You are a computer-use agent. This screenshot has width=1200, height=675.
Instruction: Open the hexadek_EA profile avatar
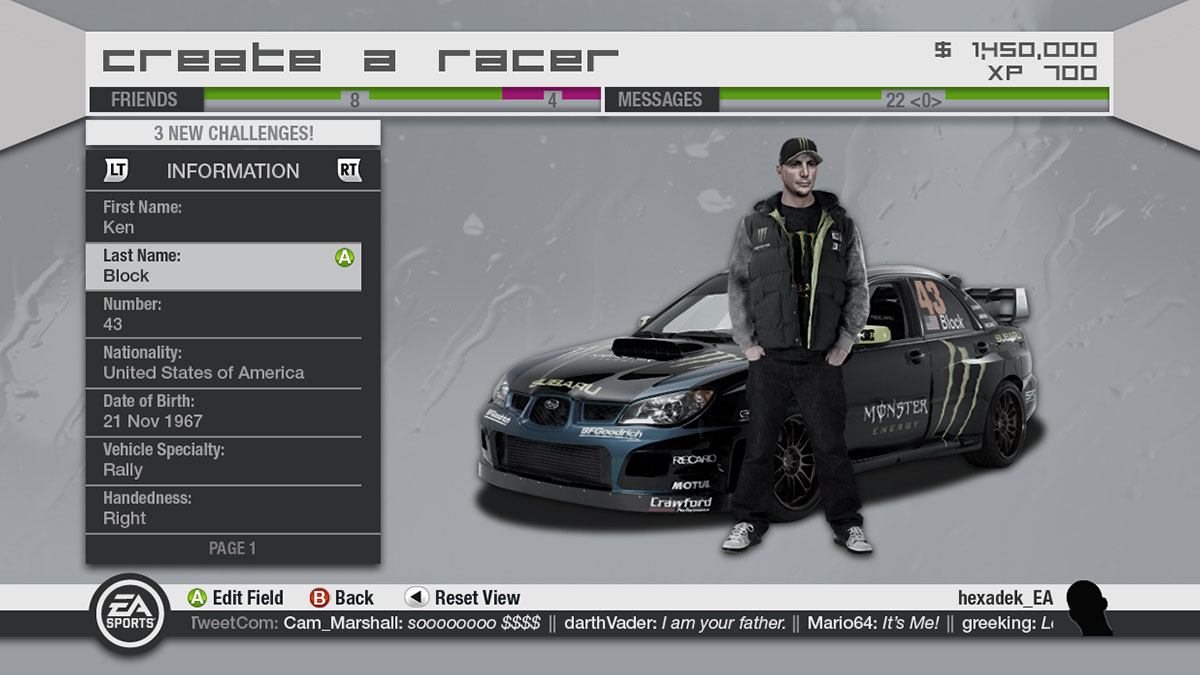pyautogui.click(x=1088, y=606)
